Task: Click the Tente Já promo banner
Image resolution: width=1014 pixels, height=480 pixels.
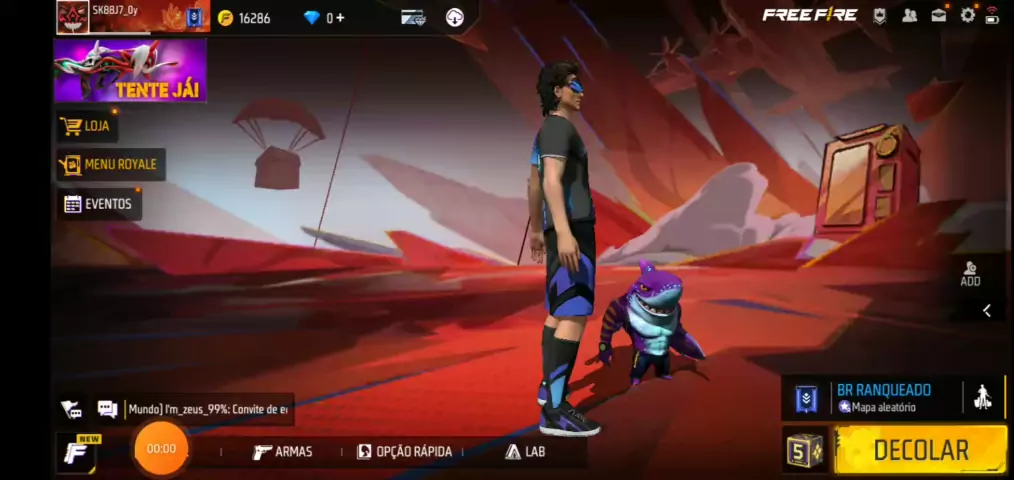Action: pyautogui.click(x=130, y=71)
